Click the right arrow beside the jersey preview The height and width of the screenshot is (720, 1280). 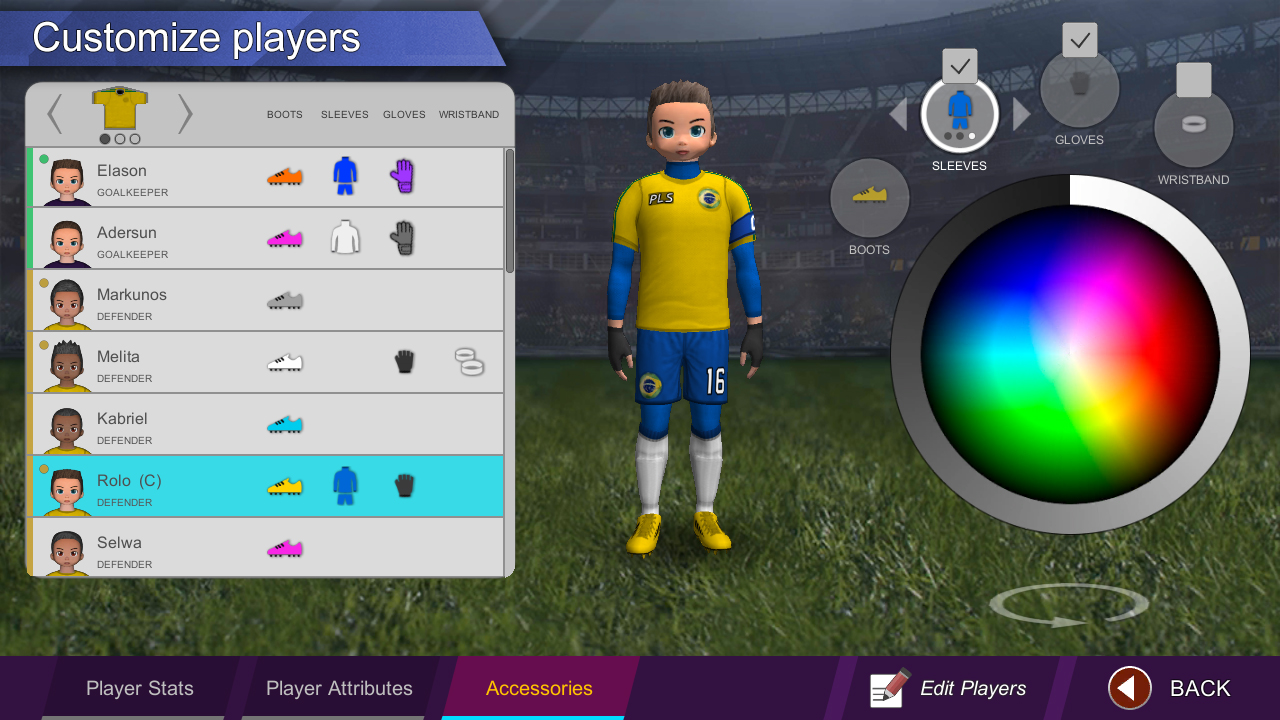coord(185,114)
